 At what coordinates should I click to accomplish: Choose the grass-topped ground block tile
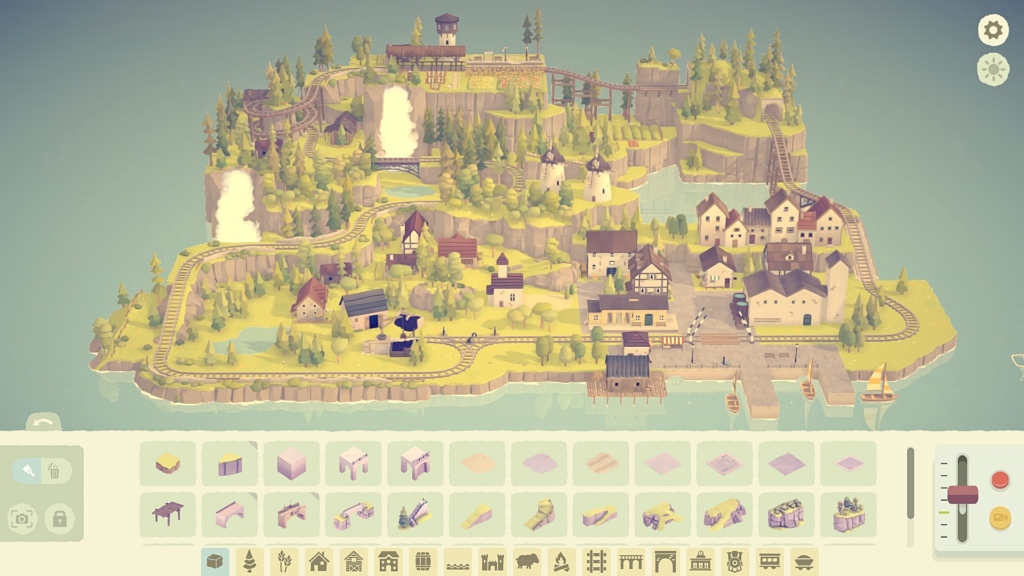click(168, 464)
